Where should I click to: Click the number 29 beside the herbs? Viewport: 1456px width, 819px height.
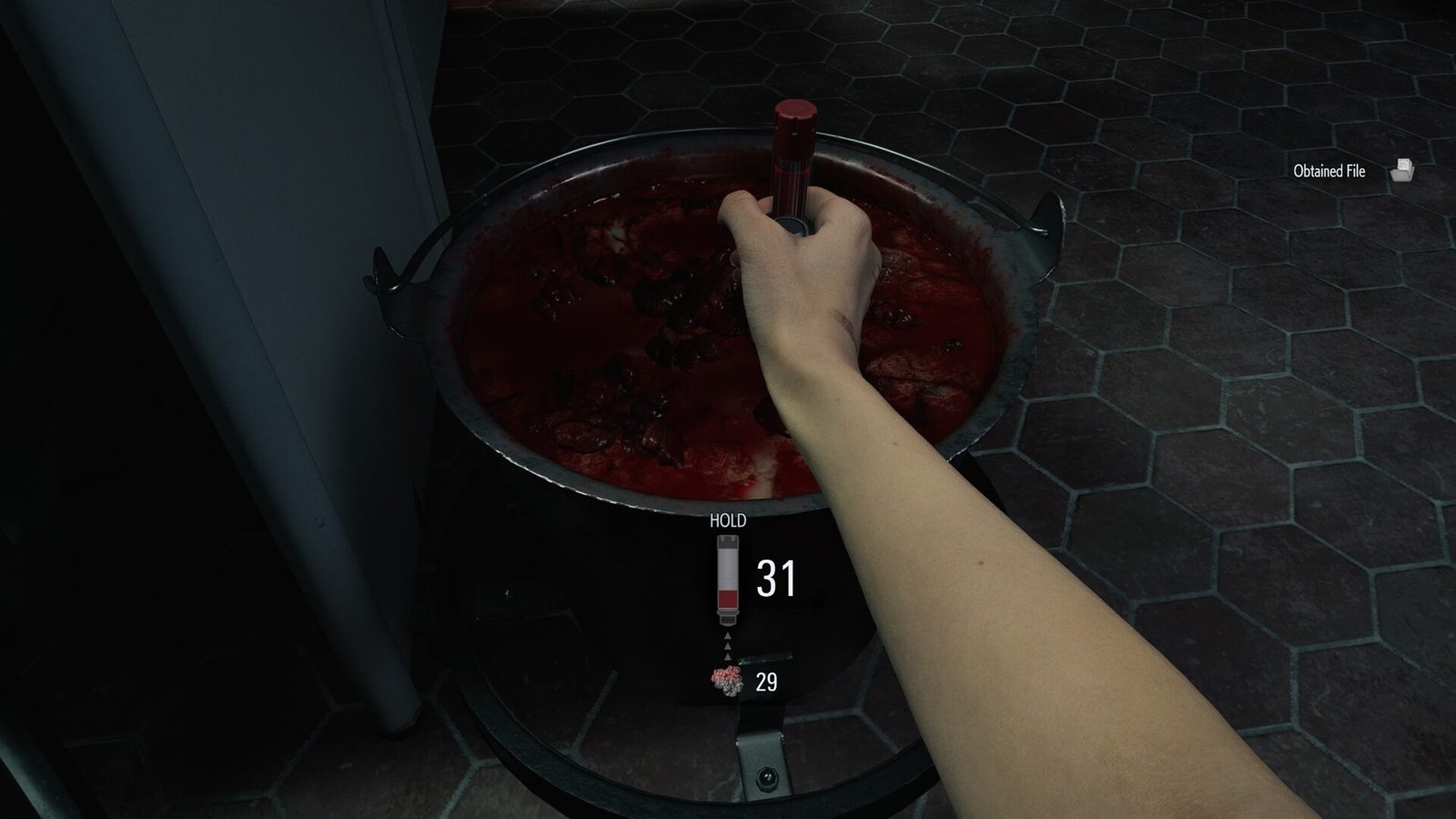coord(767,680)
